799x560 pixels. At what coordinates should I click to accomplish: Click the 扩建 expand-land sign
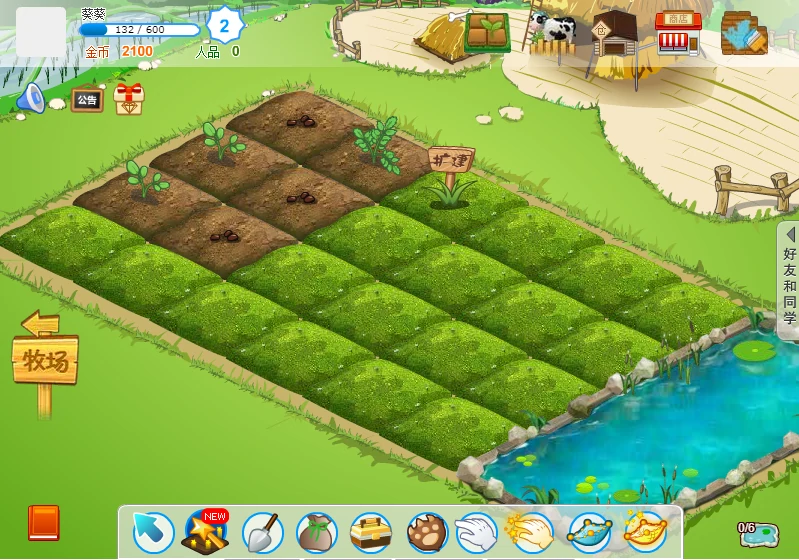coord(450,160)
